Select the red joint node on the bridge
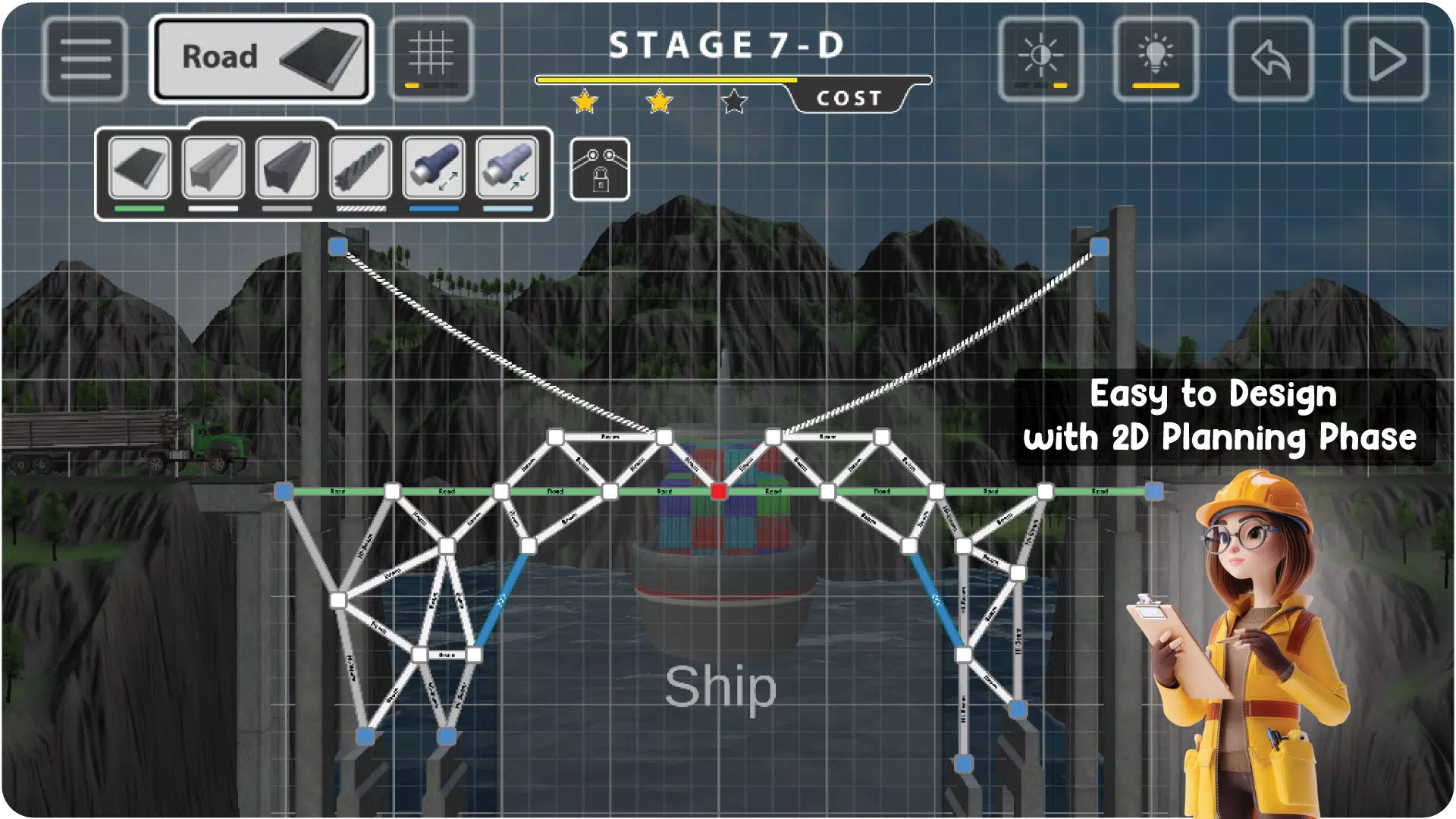The width and height of the screenshot is (1456, 819). [718, 491]
